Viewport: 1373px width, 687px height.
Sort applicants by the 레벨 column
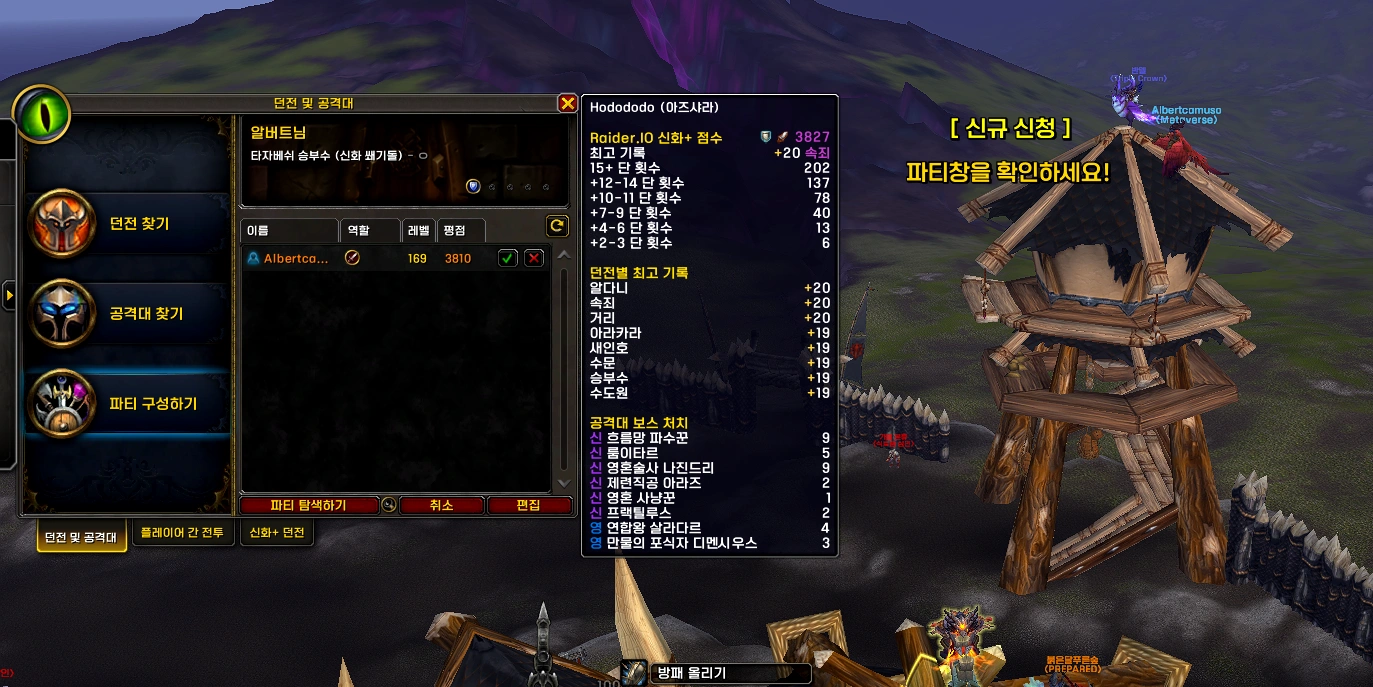pyautogui.click(x=418, y=231)
